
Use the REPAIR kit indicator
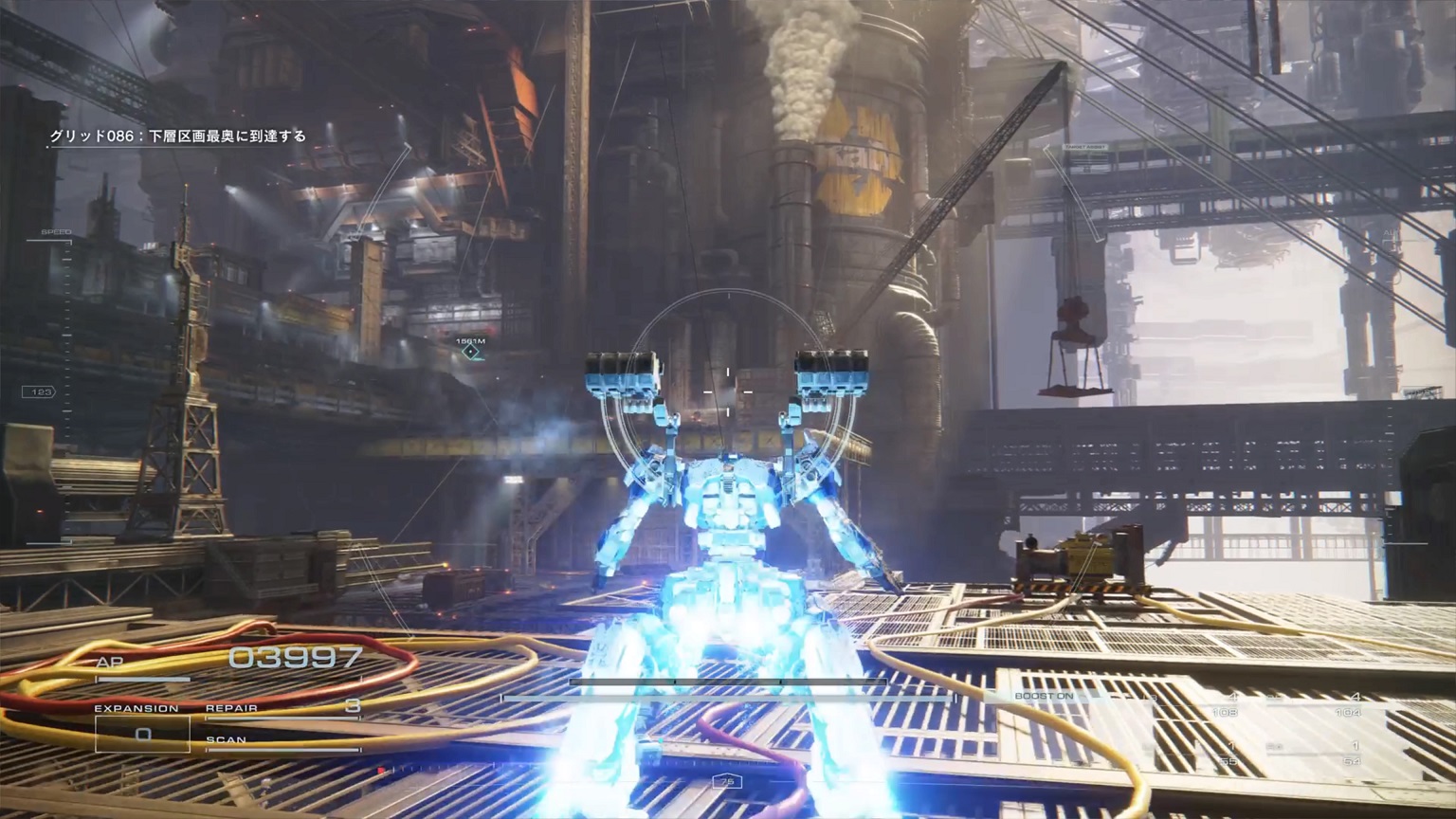click(x=282, y=709)
